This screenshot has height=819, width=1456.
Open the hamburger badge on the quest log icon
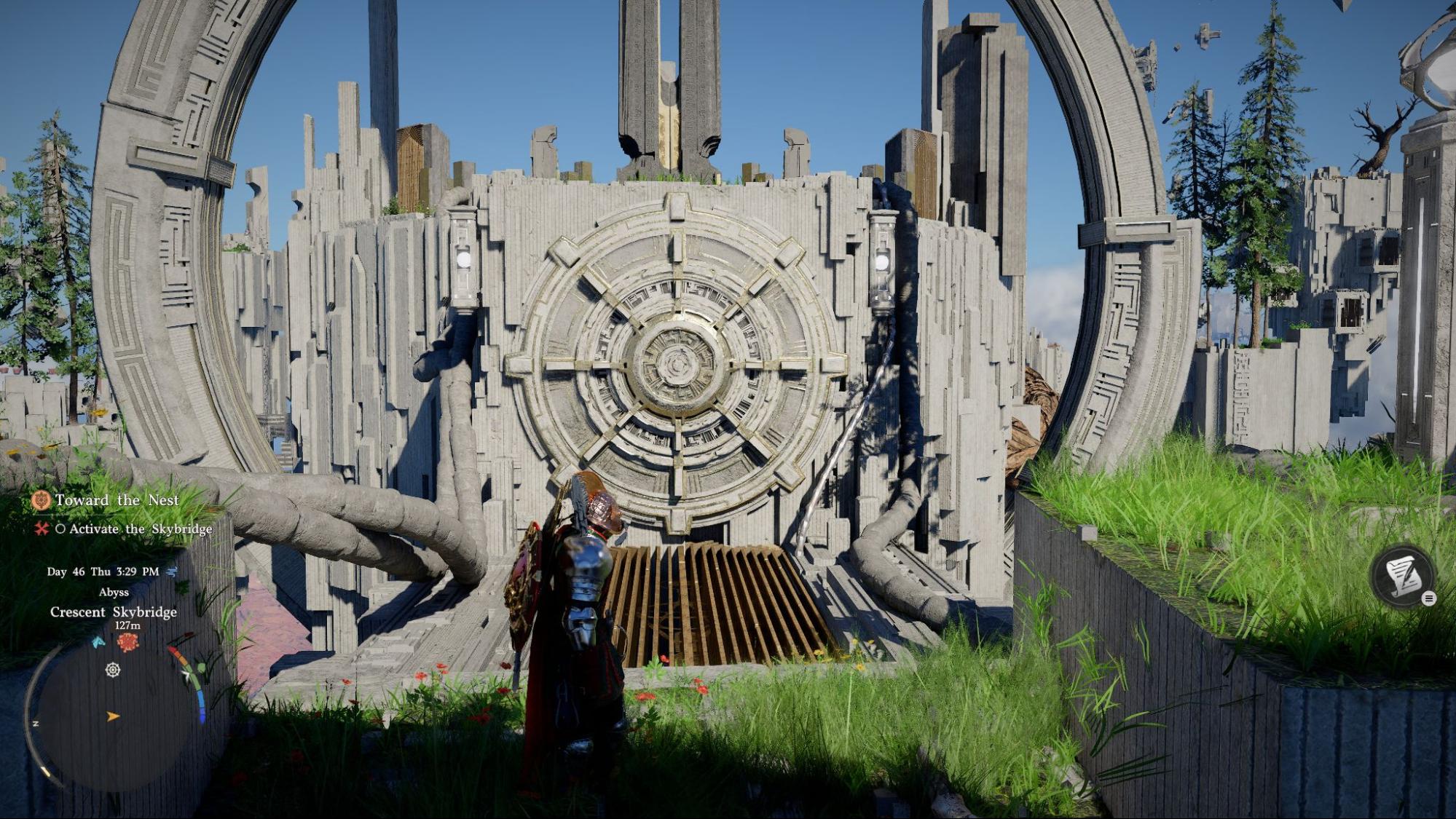click(1429, 598)
